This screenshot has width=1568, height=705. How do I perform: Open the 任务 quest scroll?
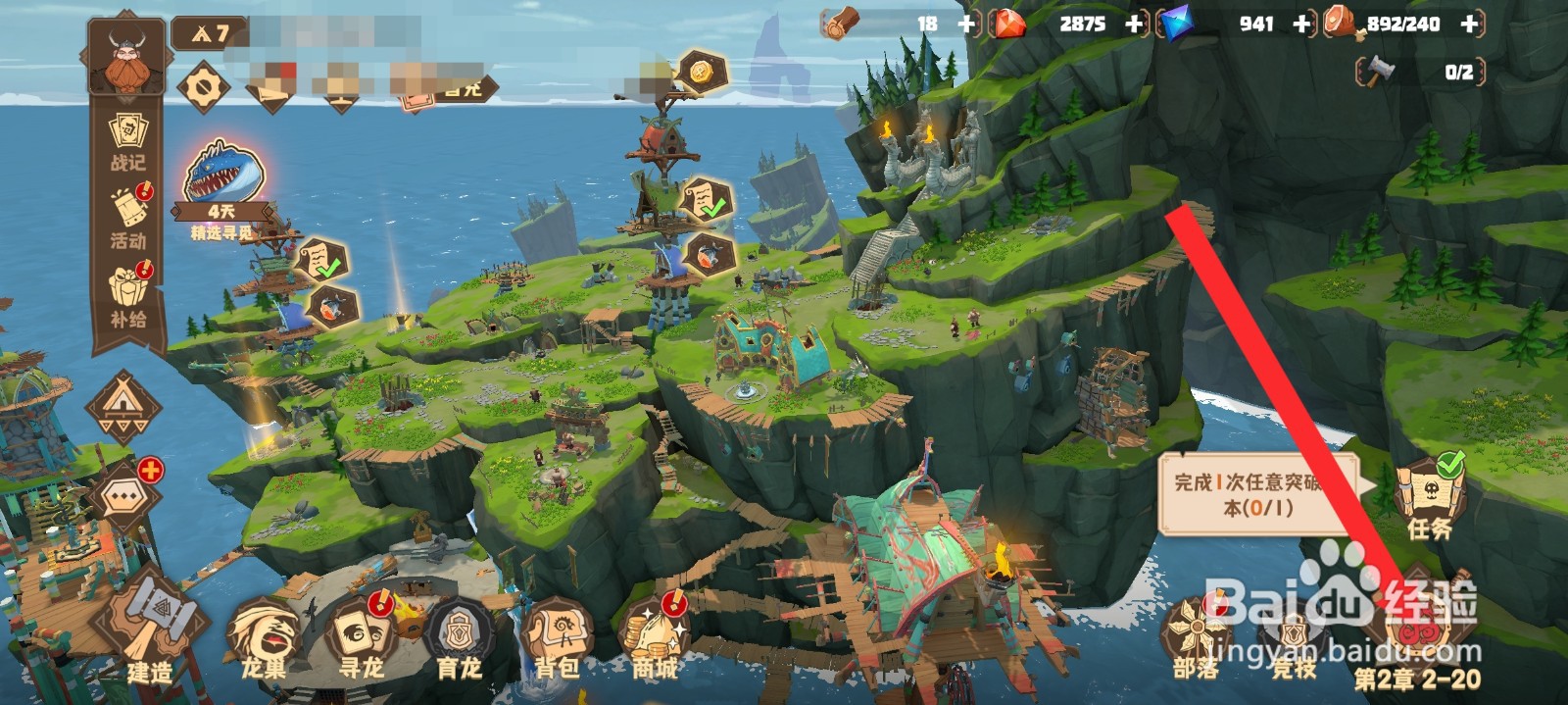1429,500
